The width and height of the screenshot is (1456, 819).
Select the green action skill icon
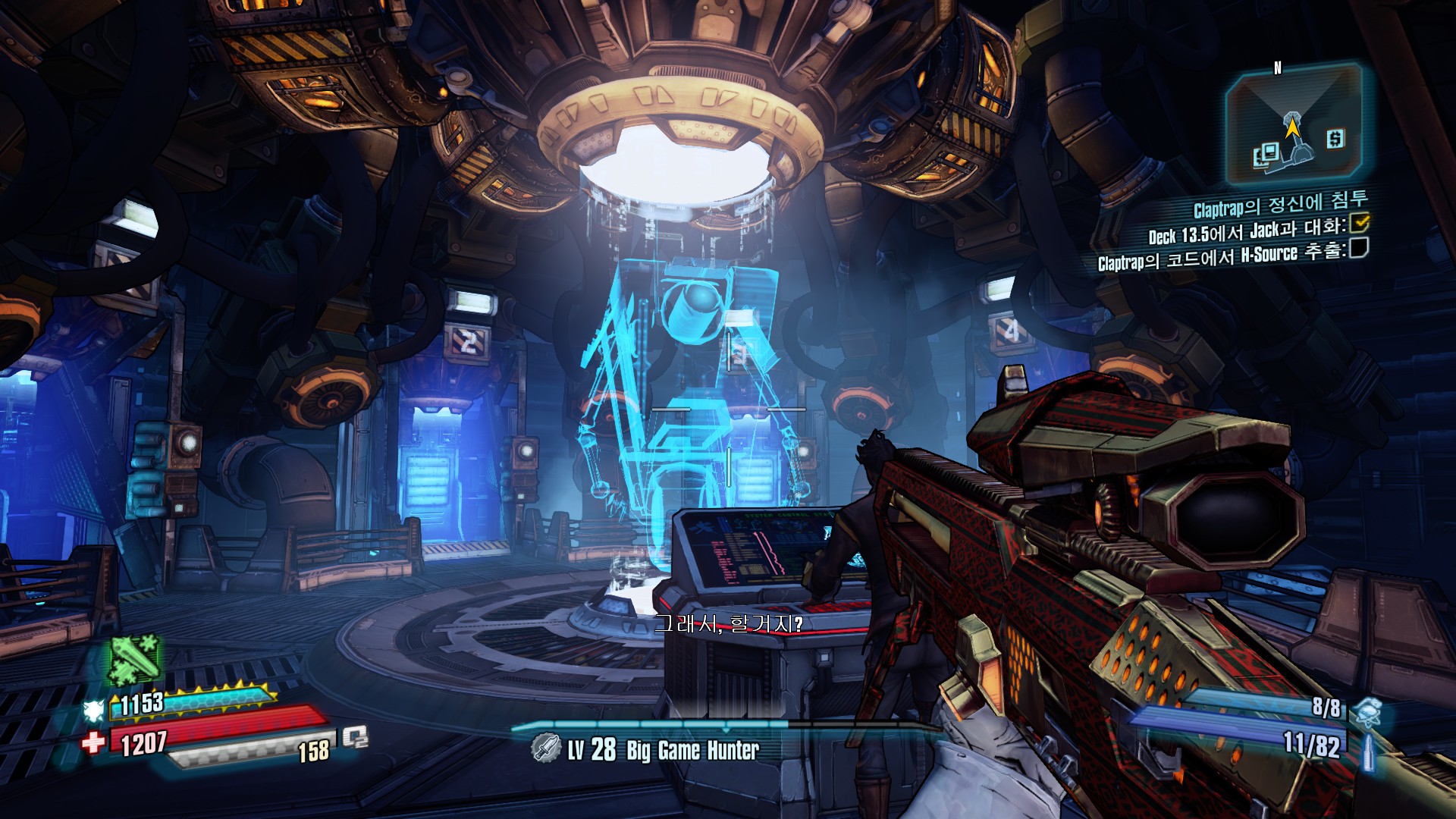pos(134,658)
